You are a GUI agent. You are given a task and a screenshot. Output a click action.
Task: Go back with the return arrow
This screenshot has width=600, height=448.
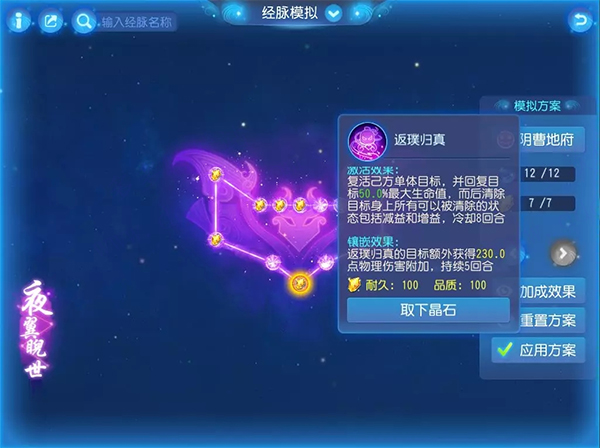(x=579, y=19)
